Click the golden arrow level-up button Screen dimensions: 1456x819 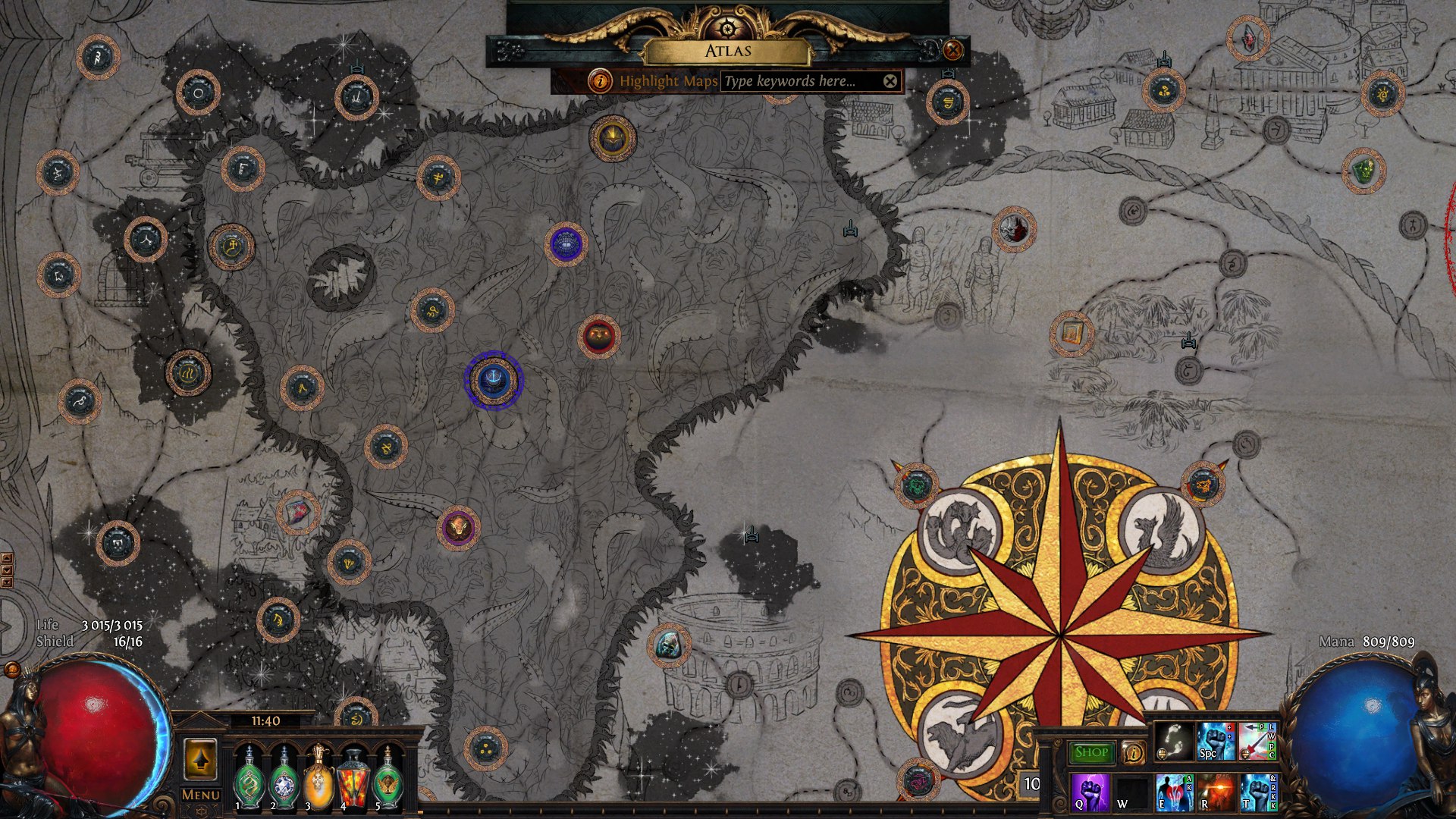[200, 759]
